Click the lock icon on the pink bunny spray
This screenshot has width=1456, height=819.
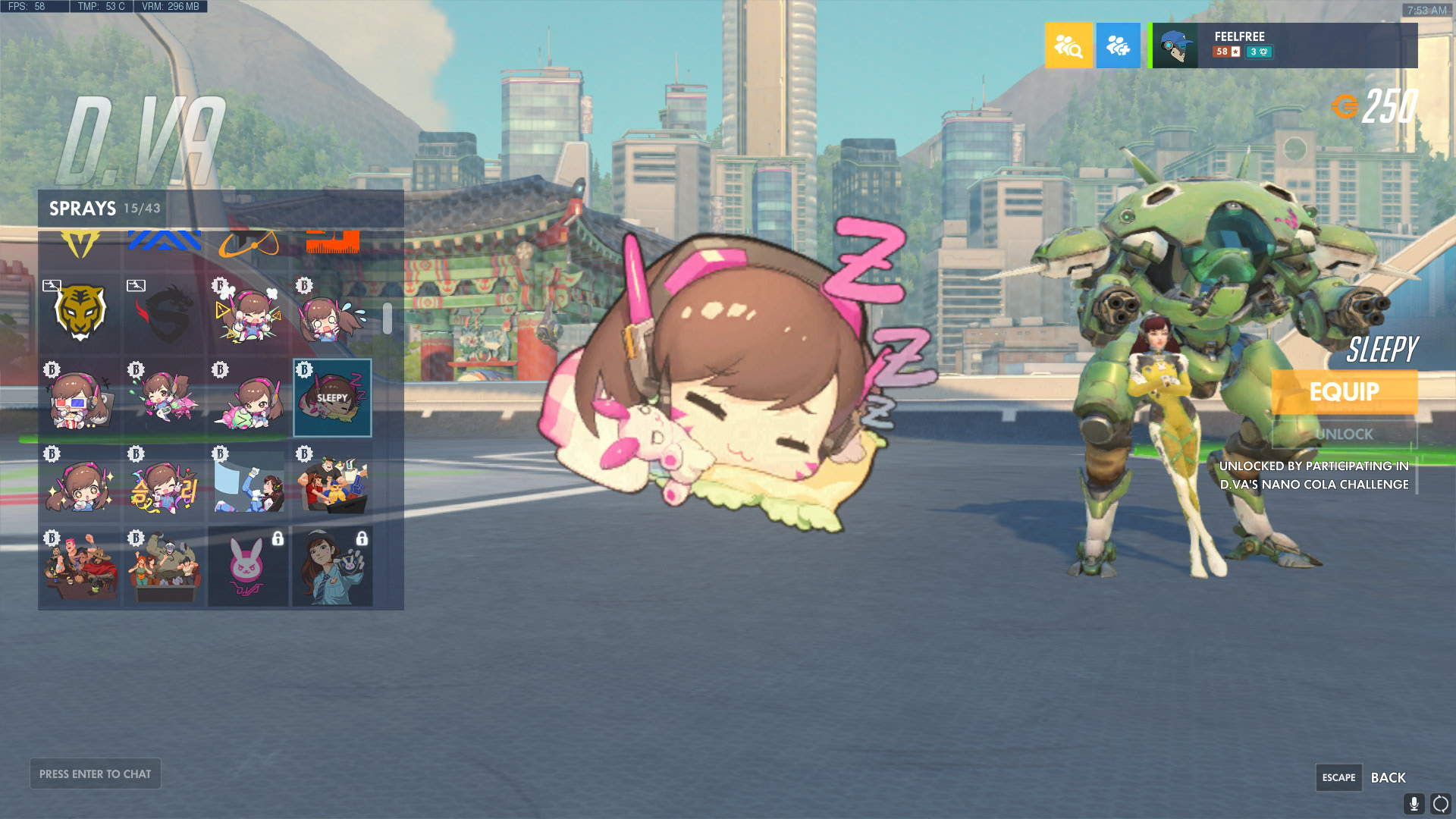pos(278,538)
